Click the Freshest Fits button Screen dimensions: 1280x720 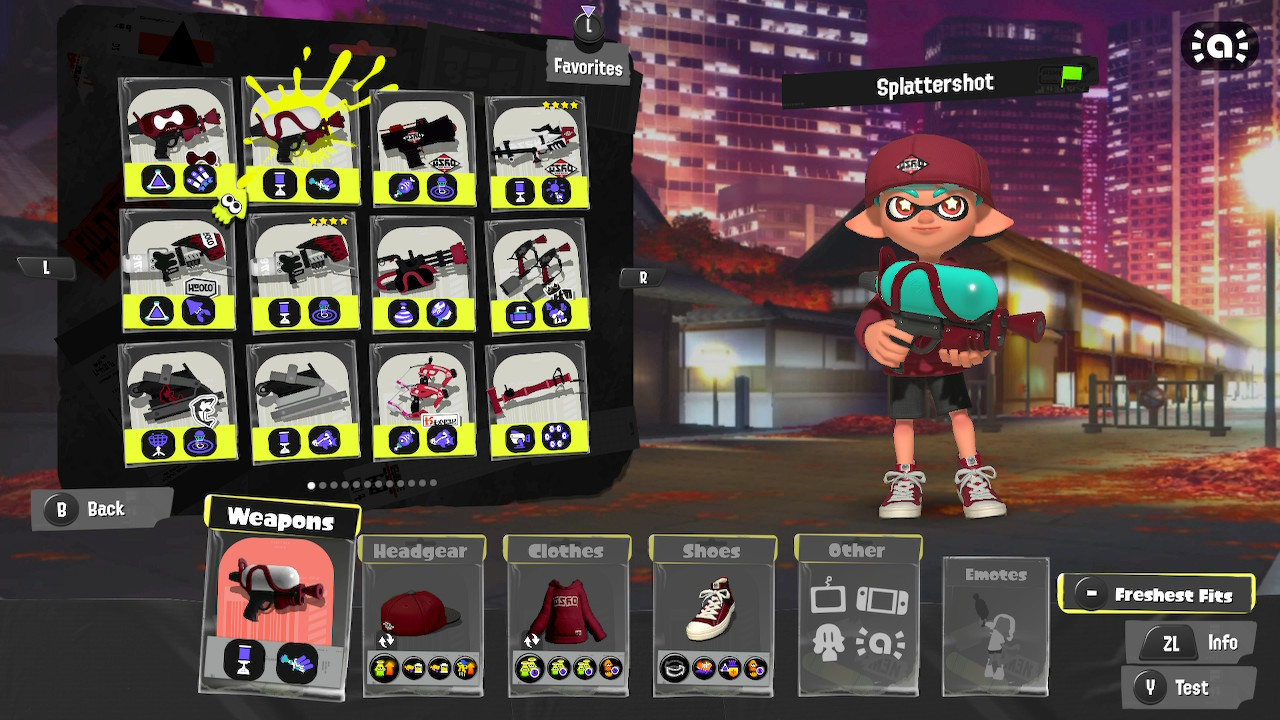coord(1157,593)
